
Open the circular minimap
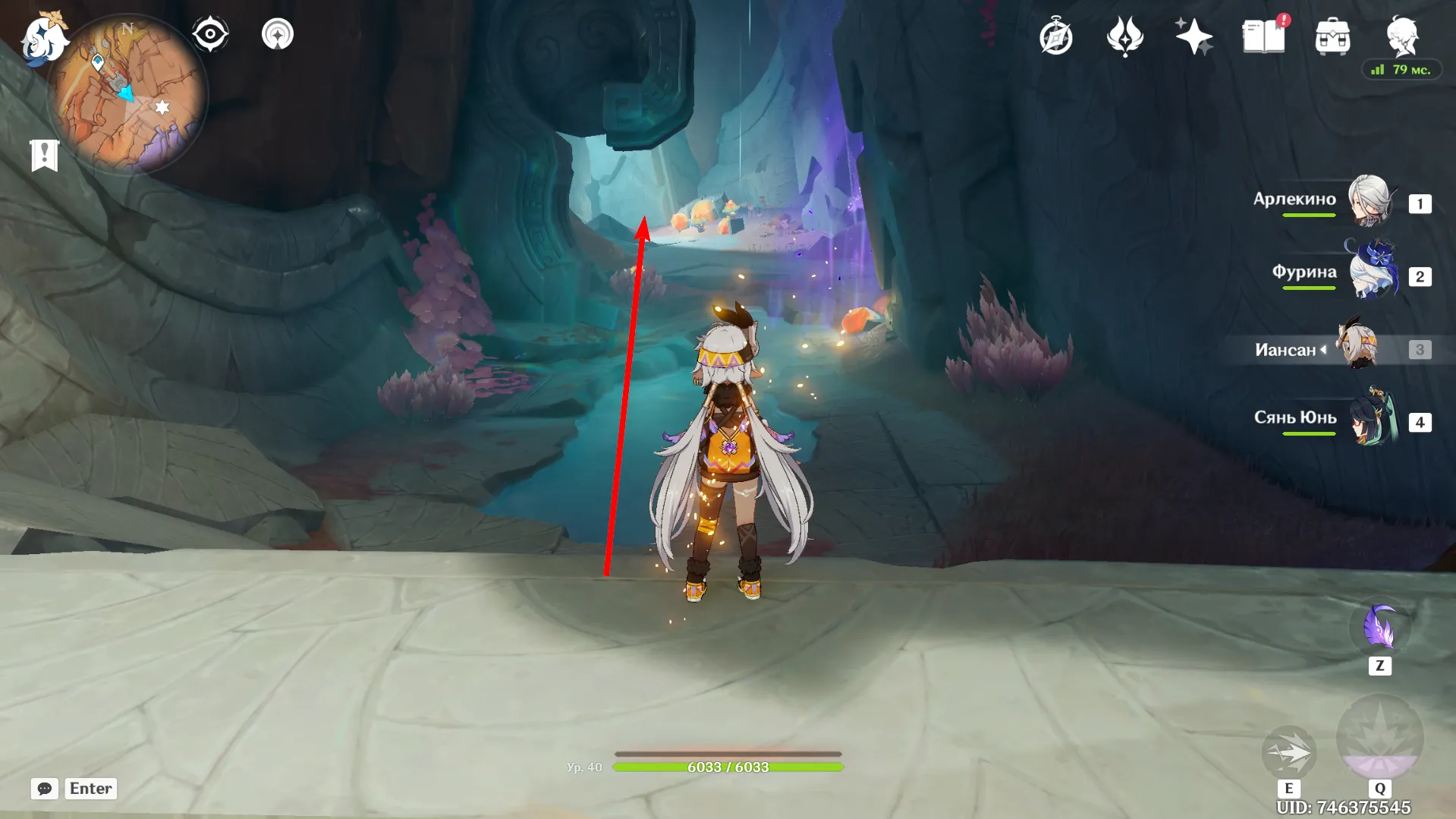(127, 95)
